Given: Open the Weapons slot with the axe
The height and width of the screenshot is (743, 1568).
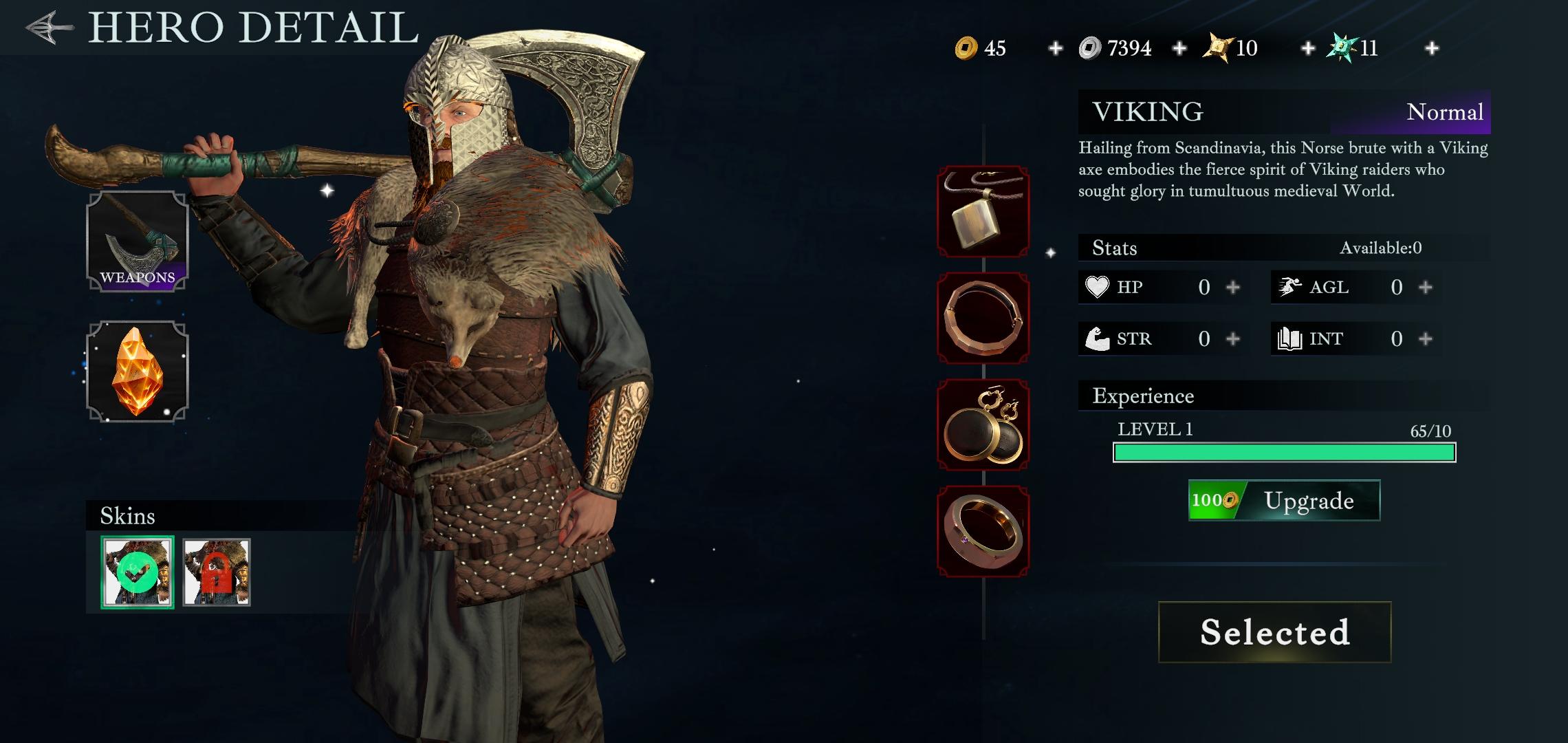Looking at the screenshot, I should tap(138, 241).
